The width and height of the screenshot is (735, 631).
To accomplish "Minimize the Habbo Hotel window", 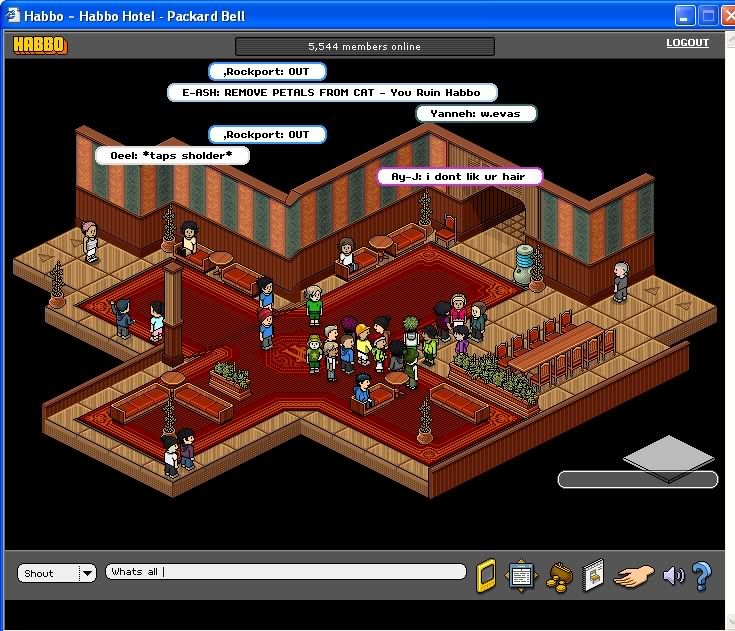I will tap(685, 16).
